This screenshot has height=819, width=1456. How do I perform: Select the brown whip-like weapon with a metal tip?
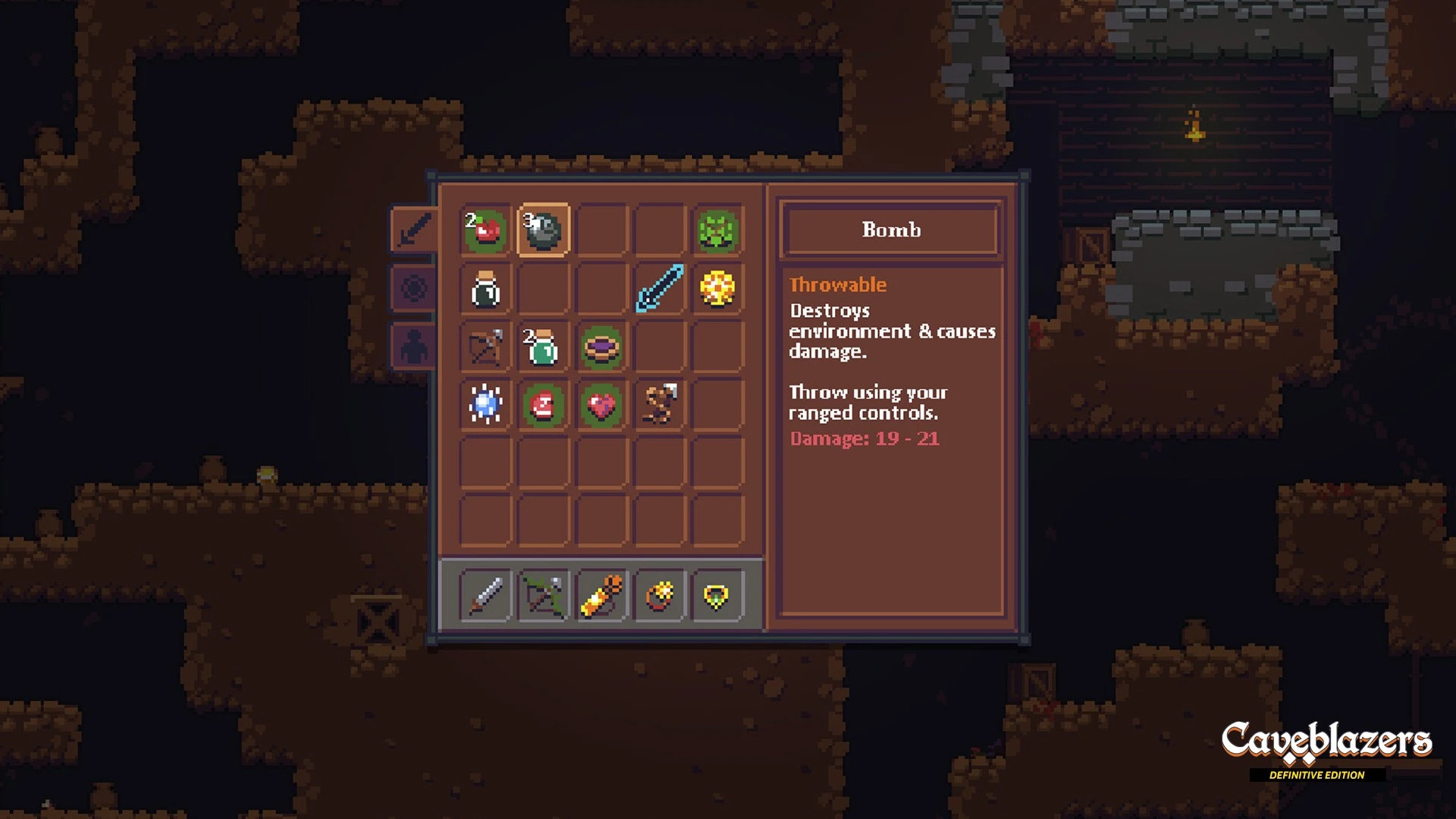[659, 405]
